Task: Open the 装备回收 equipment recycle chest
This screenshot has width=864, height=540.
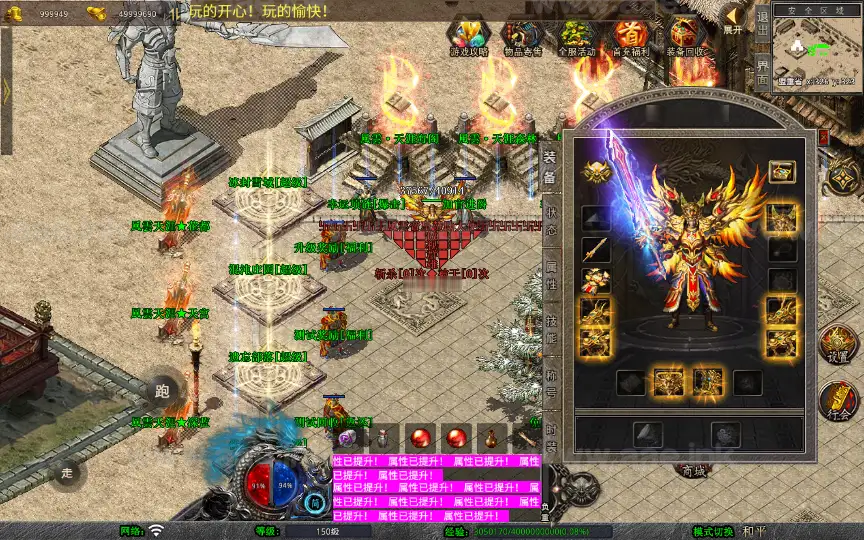Action: click(686, 37)
